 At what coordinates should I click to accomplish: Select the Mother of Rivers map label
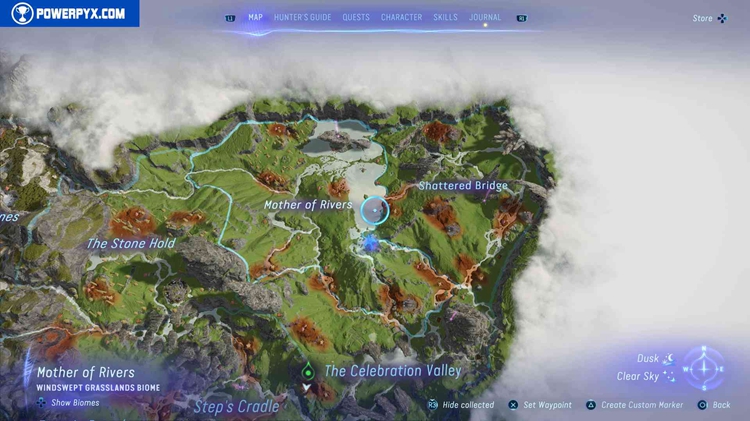pos(308,205)
